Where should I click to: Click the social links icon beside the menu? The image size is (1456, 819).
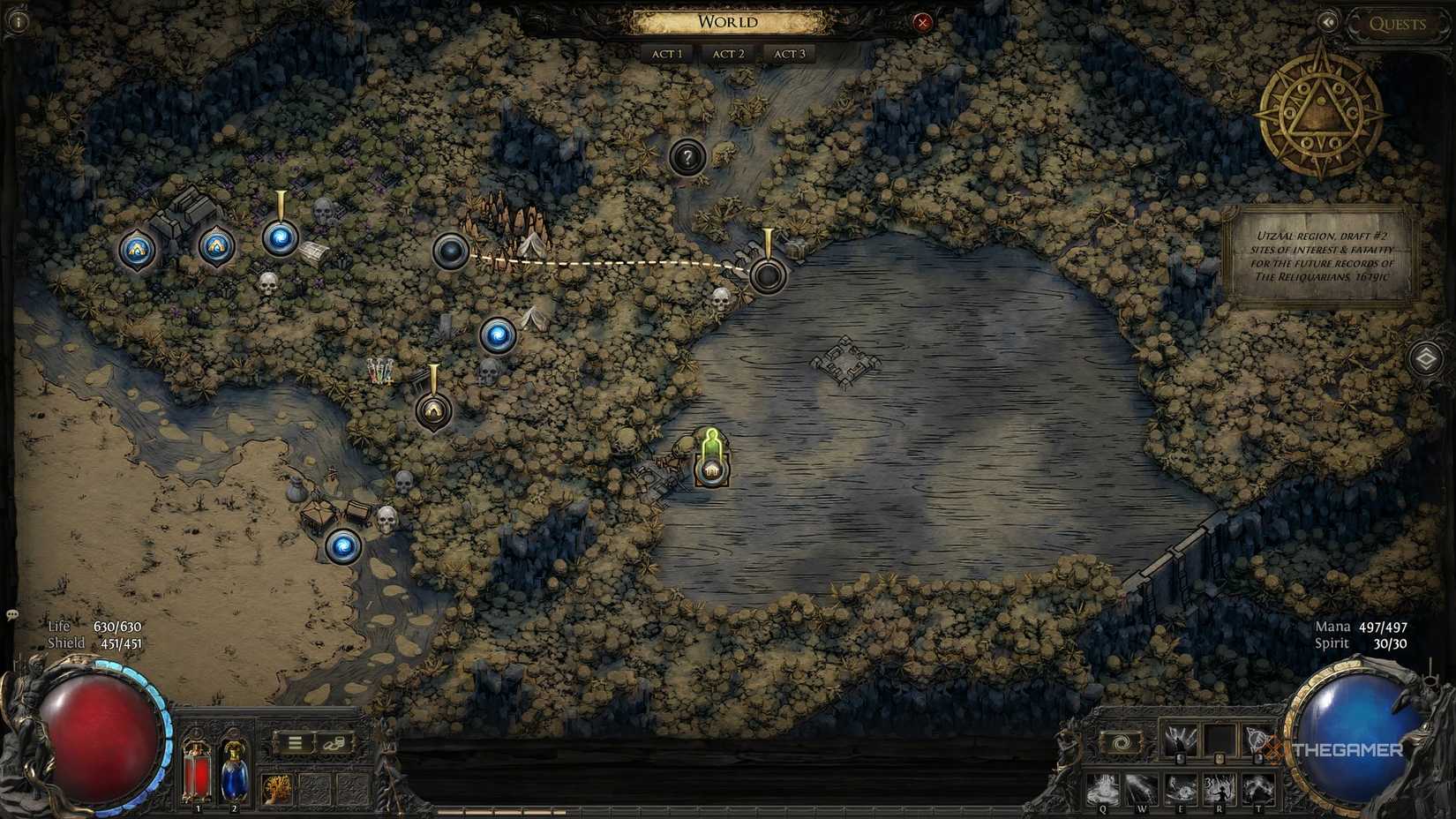pos(334,745)
